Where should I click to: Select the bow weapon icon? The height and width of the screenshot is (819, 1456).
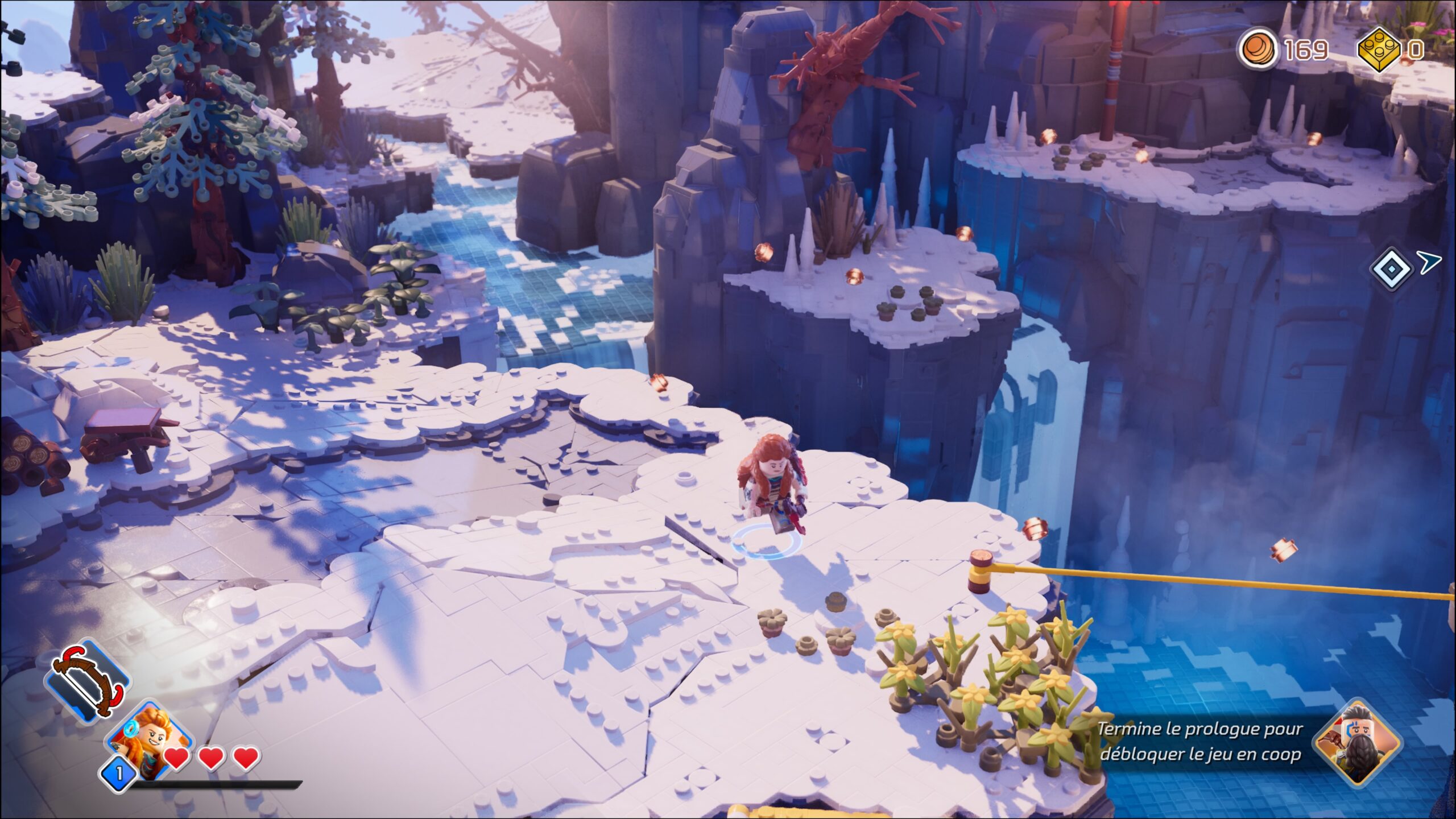tap(88, 680)
